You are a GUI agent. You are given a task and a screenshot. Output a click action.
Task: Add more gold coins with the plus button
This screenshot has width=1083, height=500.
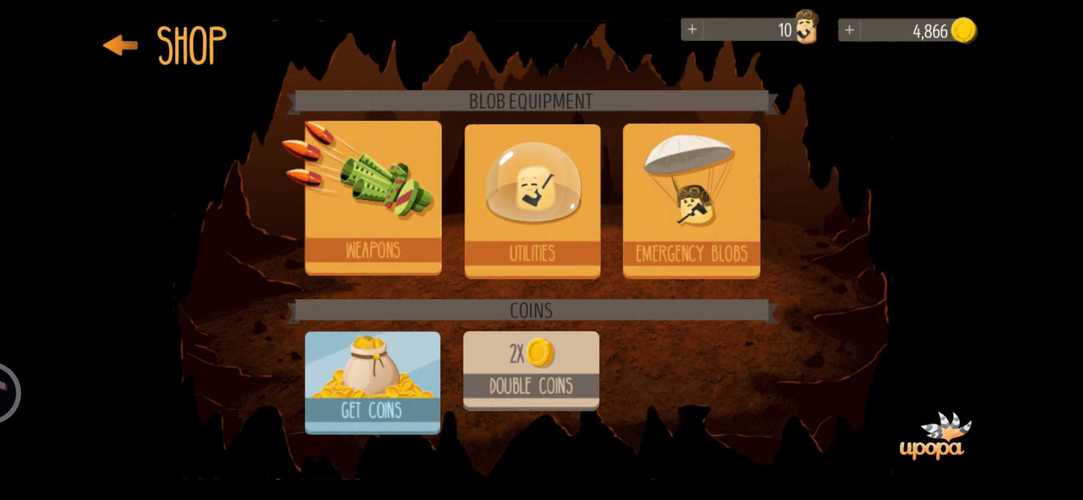(849, 30)
